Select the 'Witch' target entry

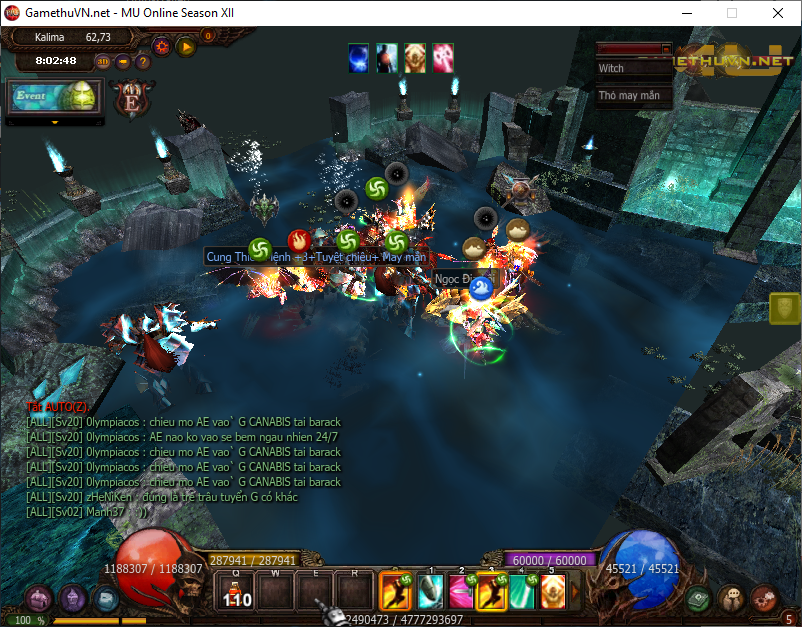[634, 69]
